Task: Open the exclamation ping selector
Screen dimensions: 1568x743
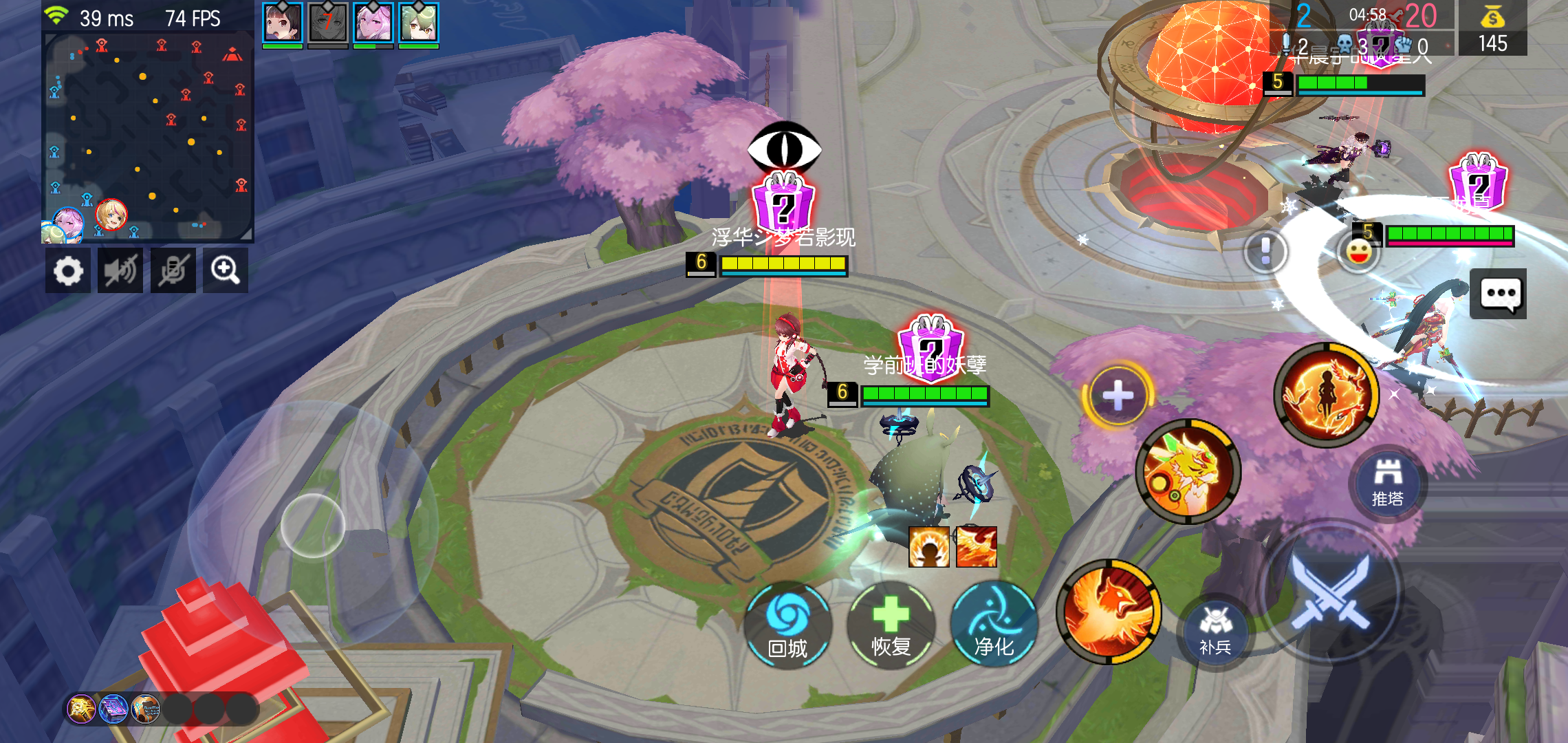Action: coord(1265,252)
